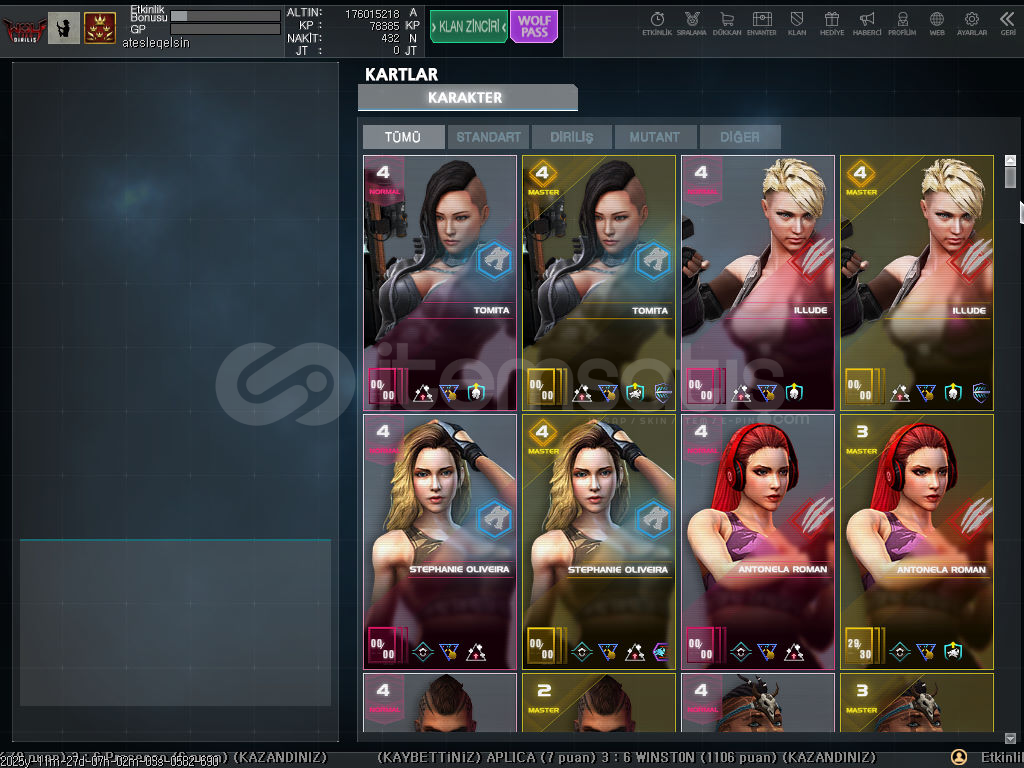Image resolution: width=1024 pixels, height=768 pixels.
Task: Open the Ayarlar settings
Action: click(x=971, y=24)
